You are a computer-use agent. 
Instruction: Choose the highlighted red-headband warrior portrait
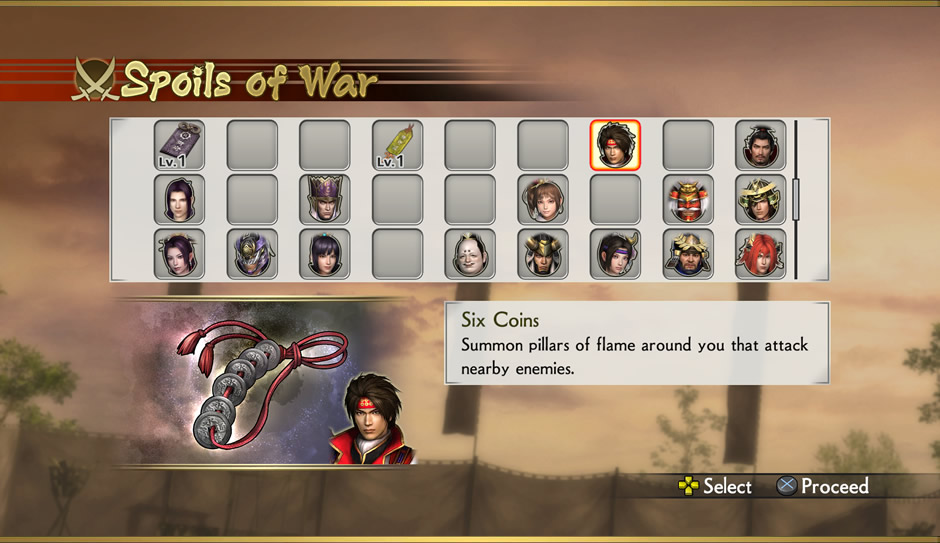pos(615,146)
